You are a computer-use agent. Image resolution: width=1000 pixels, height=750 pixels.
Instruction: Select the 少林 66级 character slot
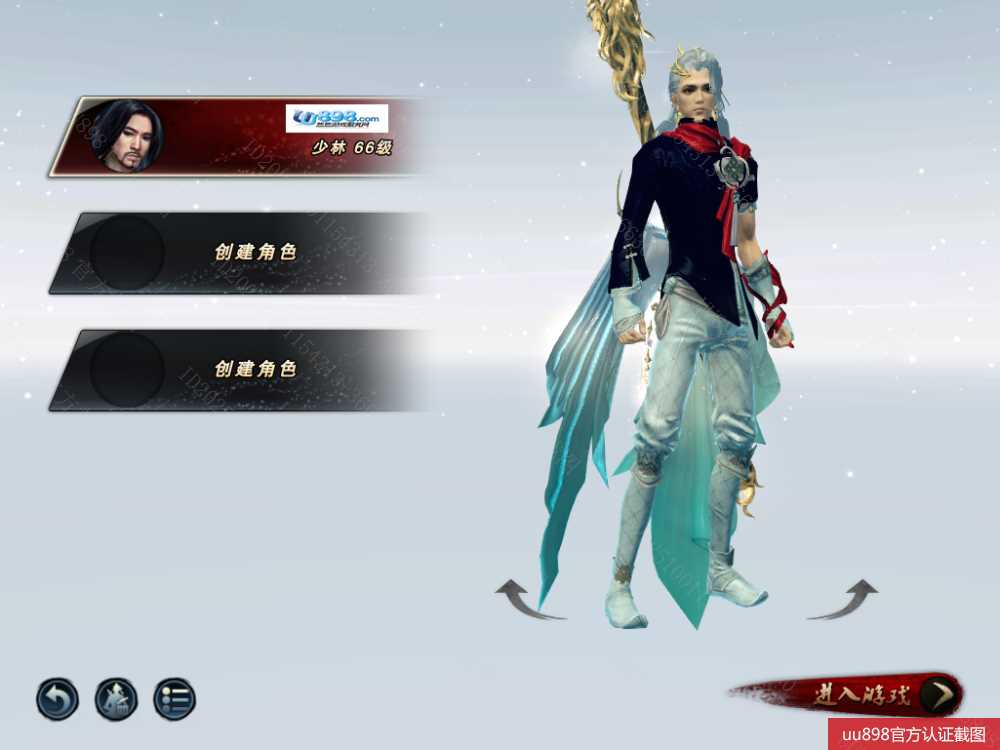(x=240, y=137)
